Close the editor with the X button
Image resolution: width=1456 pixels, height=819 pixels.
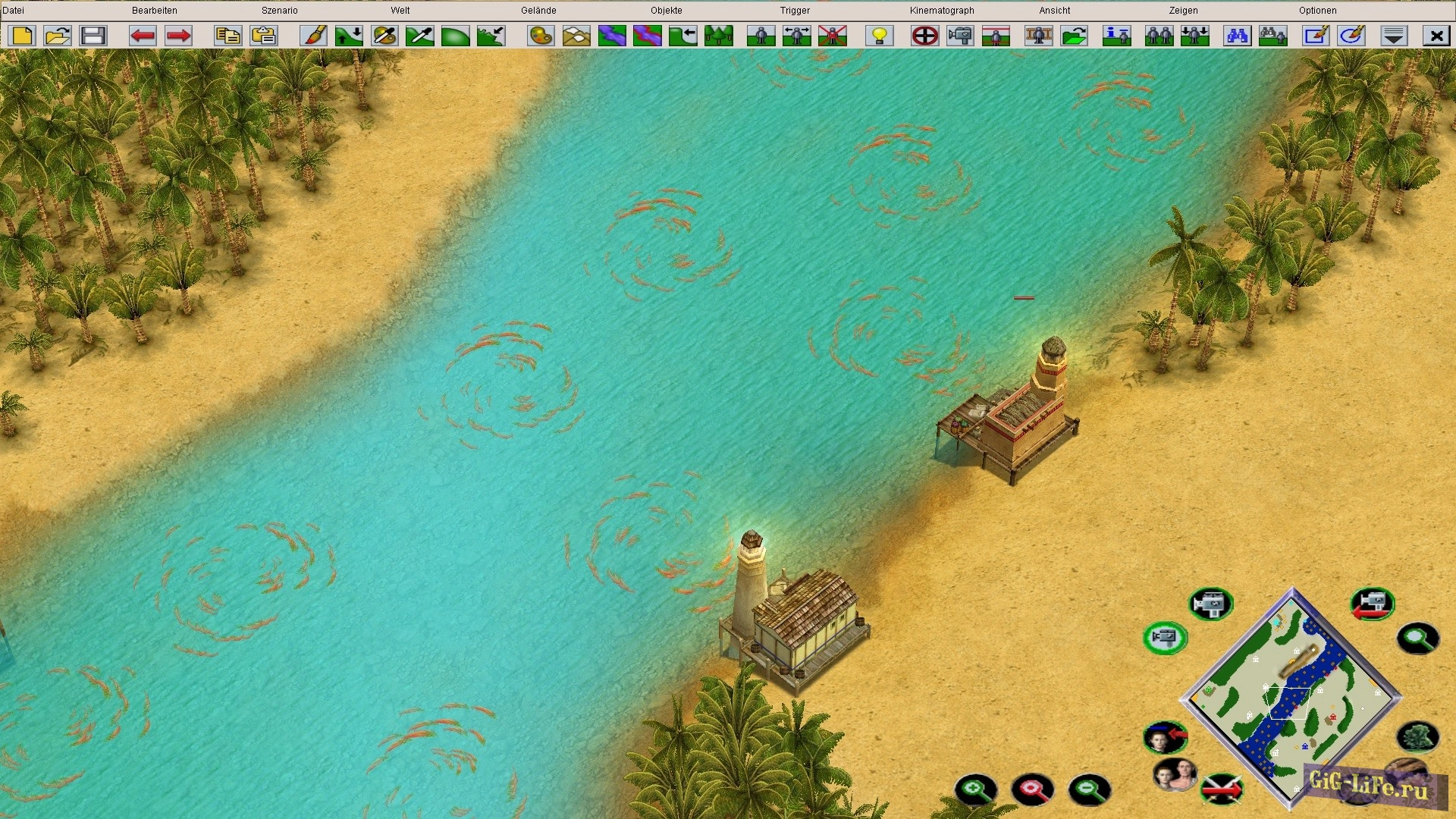(x=1436, y=36)
